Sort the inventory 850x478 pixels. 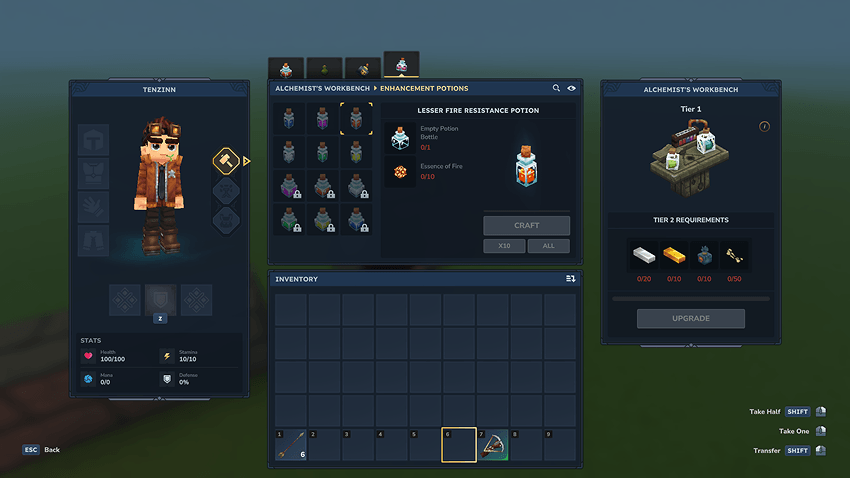coord(570,279)
